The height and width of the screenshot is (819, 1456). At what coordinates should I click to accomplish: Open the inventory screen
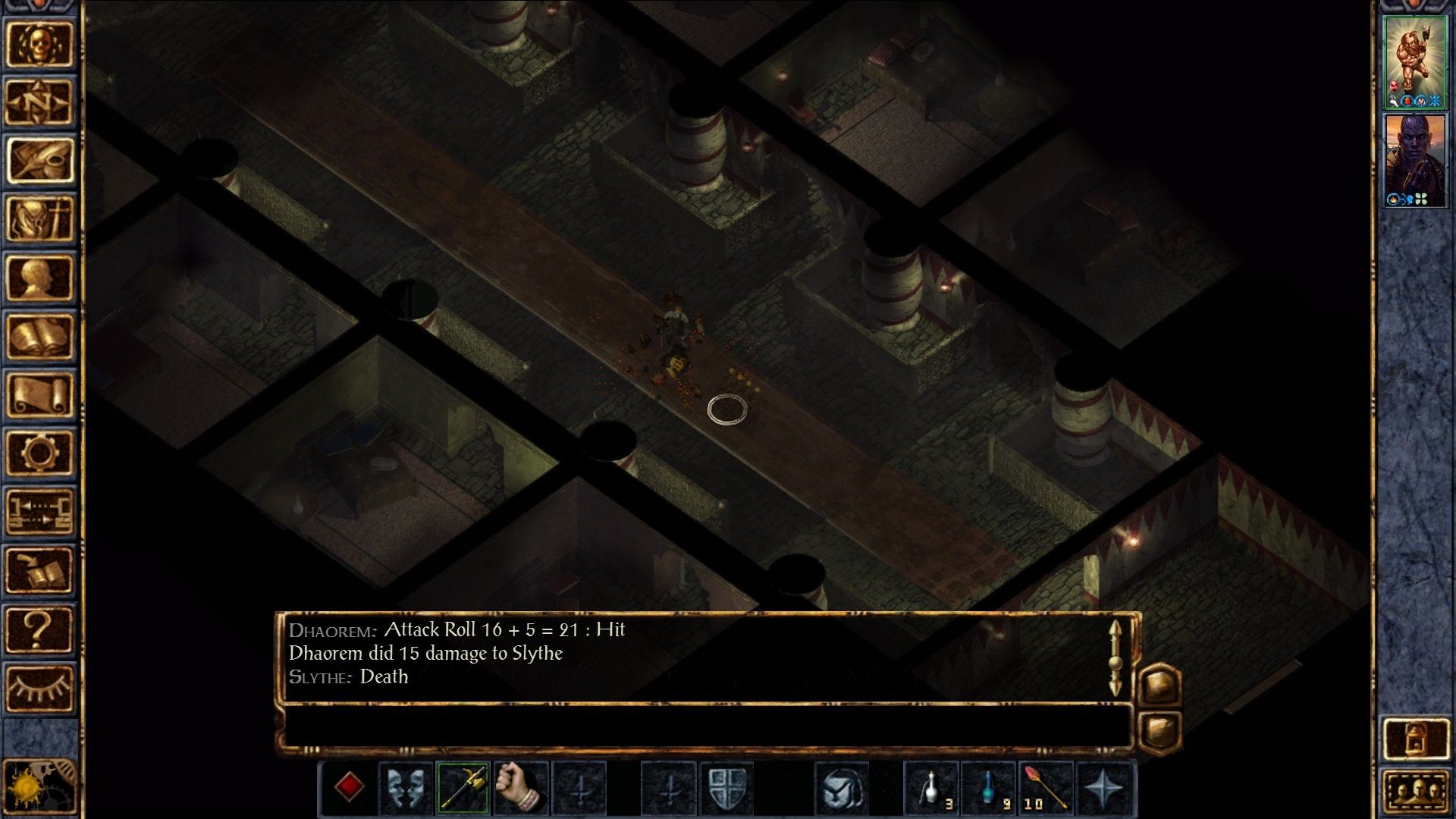click(39, 218)
